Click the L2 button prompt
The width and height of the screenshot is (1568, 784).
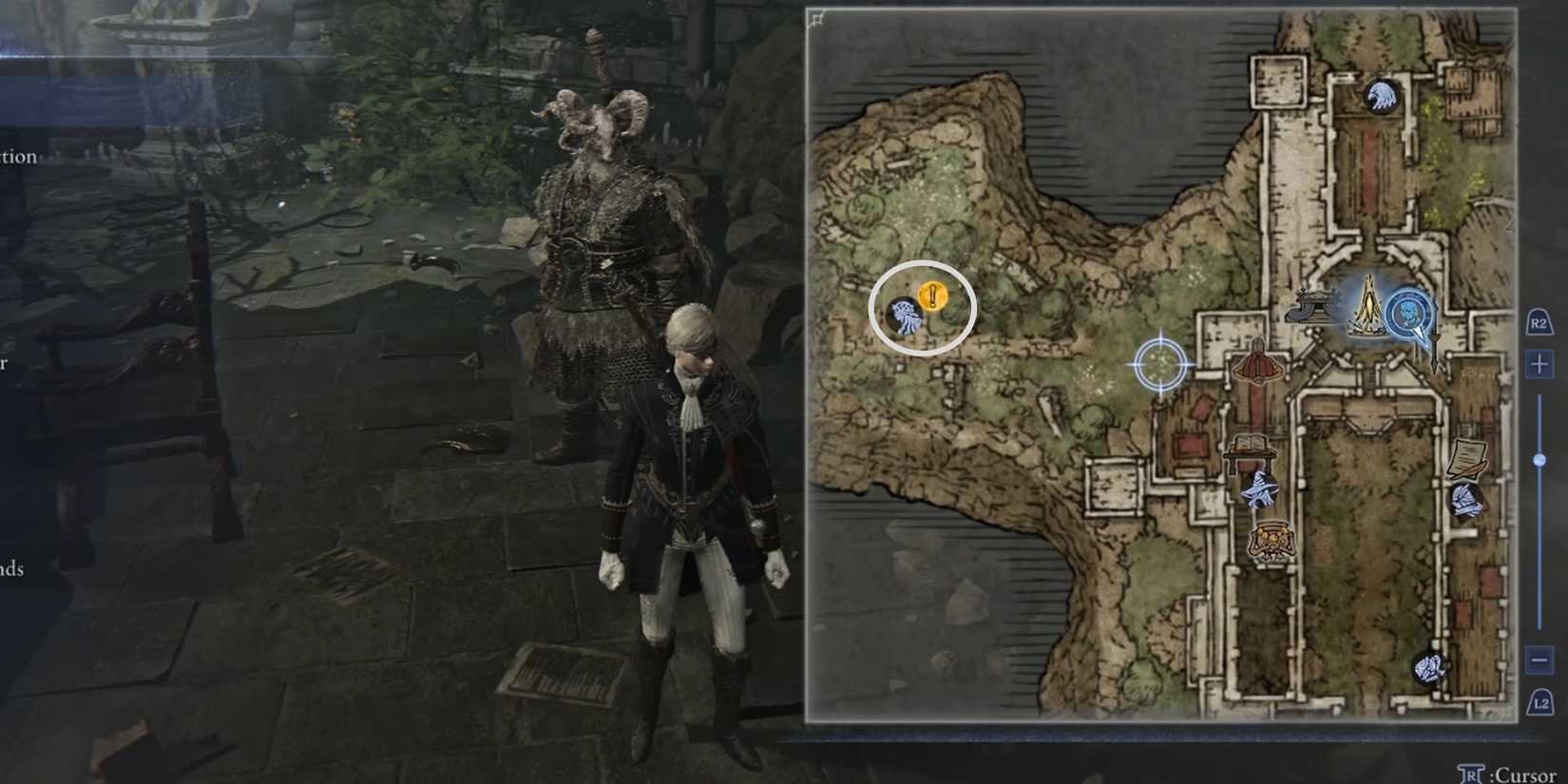pyautogui.click(x=1541, y=703)
